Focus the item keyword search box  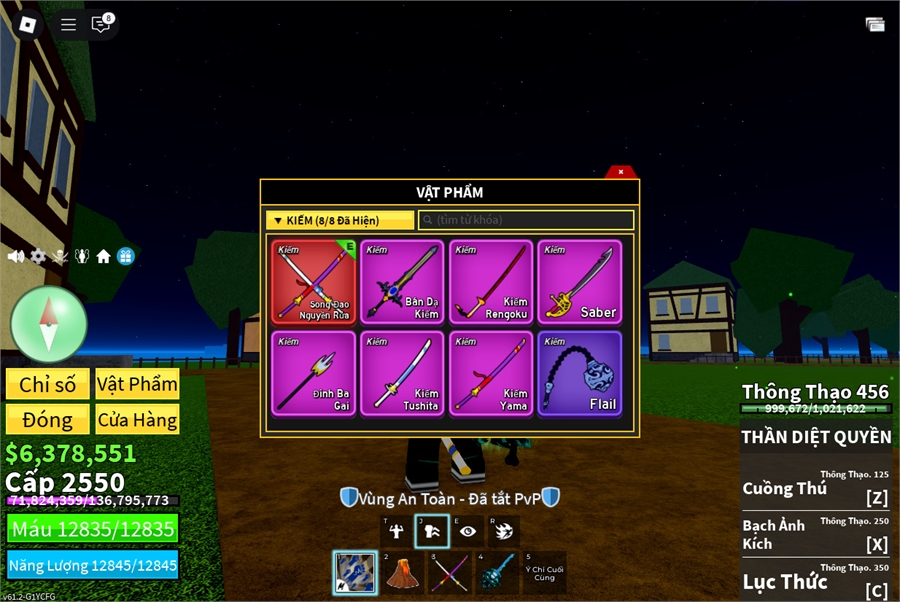click(x=526, y=220)
